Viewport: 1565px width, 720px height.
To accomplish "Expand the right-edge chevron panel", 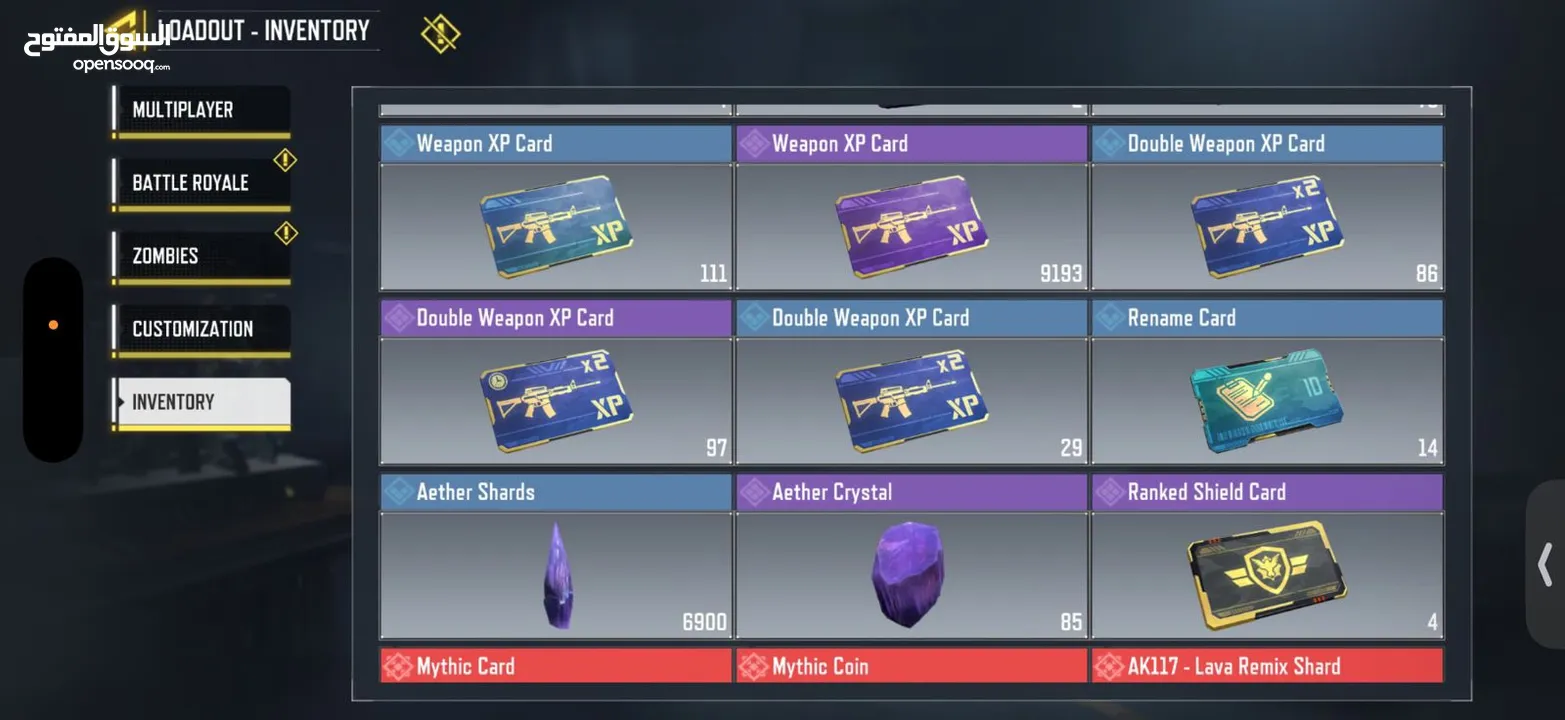I will click(x=1544, y=565).
